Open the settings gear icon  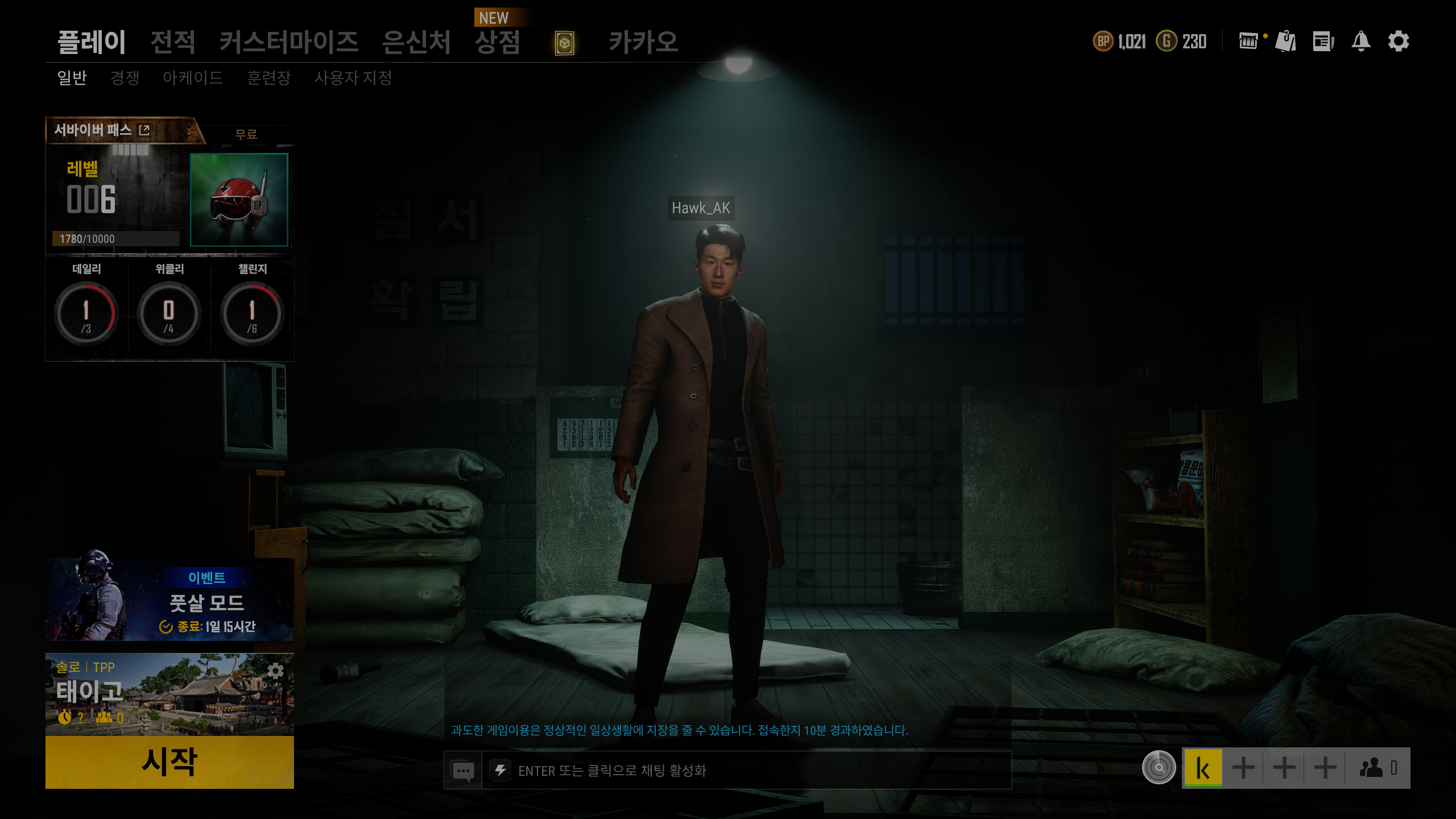pos(1398,42)
